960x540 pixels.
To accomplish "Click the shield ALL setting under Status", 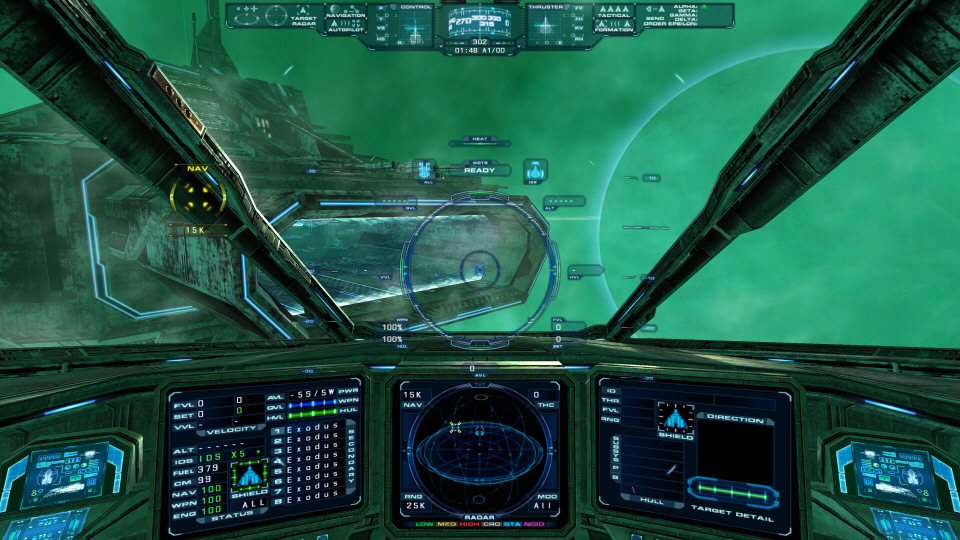I will (249, 505).
